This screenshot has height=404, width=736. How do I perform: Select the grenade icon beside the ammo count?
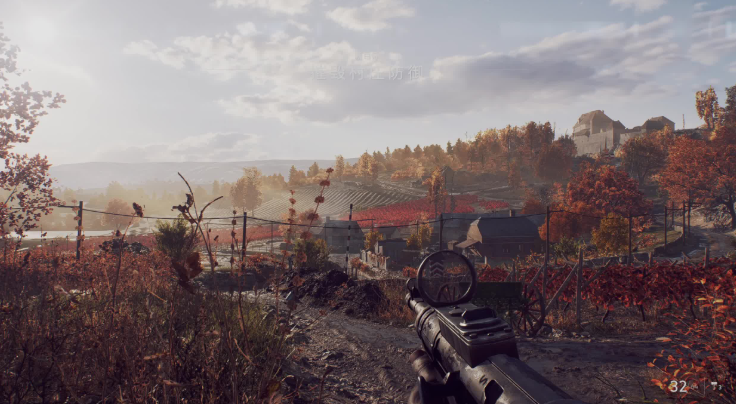tap(715, 385)
